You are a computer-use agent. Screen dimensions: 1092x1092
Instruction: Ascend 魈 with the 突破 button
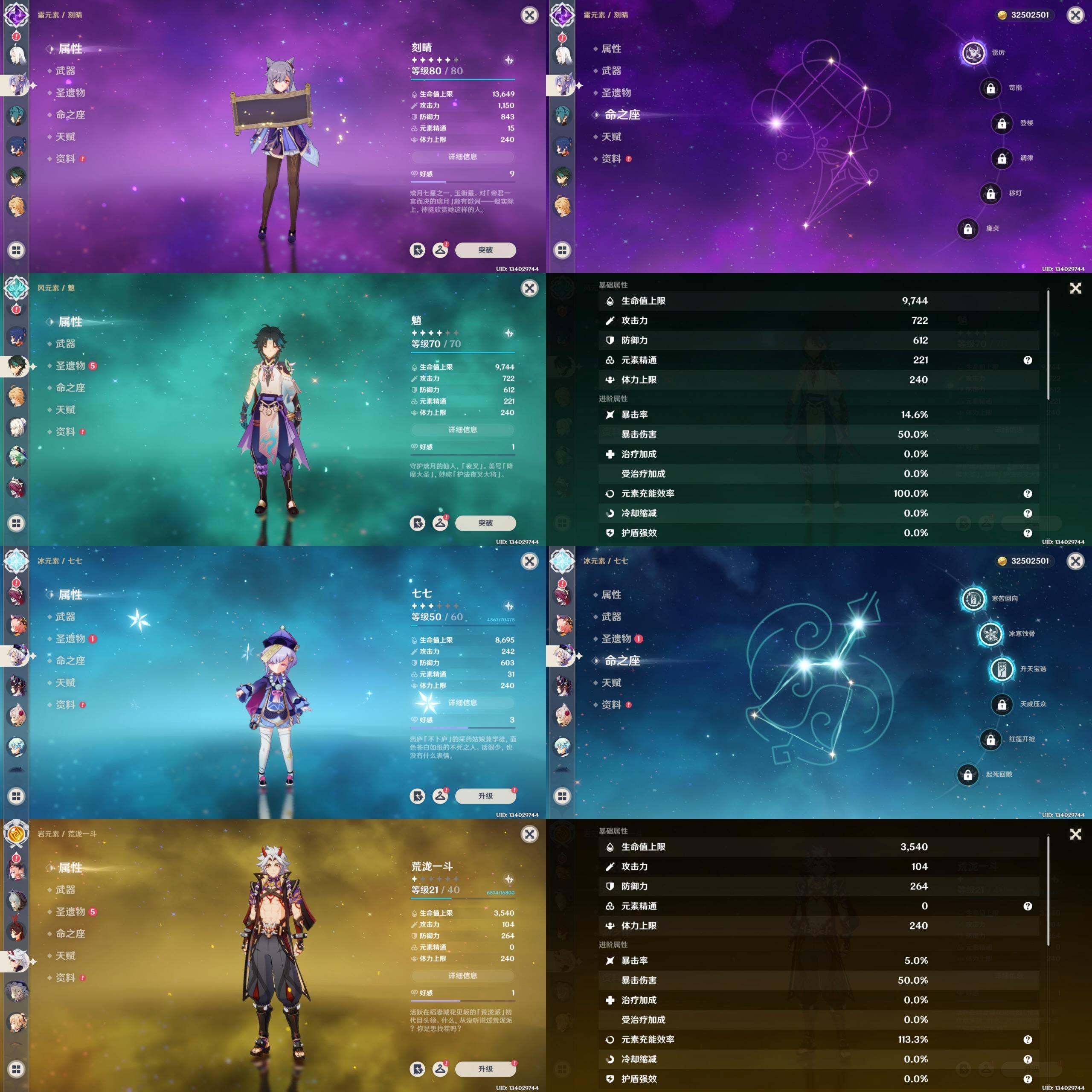coord(485,523)
